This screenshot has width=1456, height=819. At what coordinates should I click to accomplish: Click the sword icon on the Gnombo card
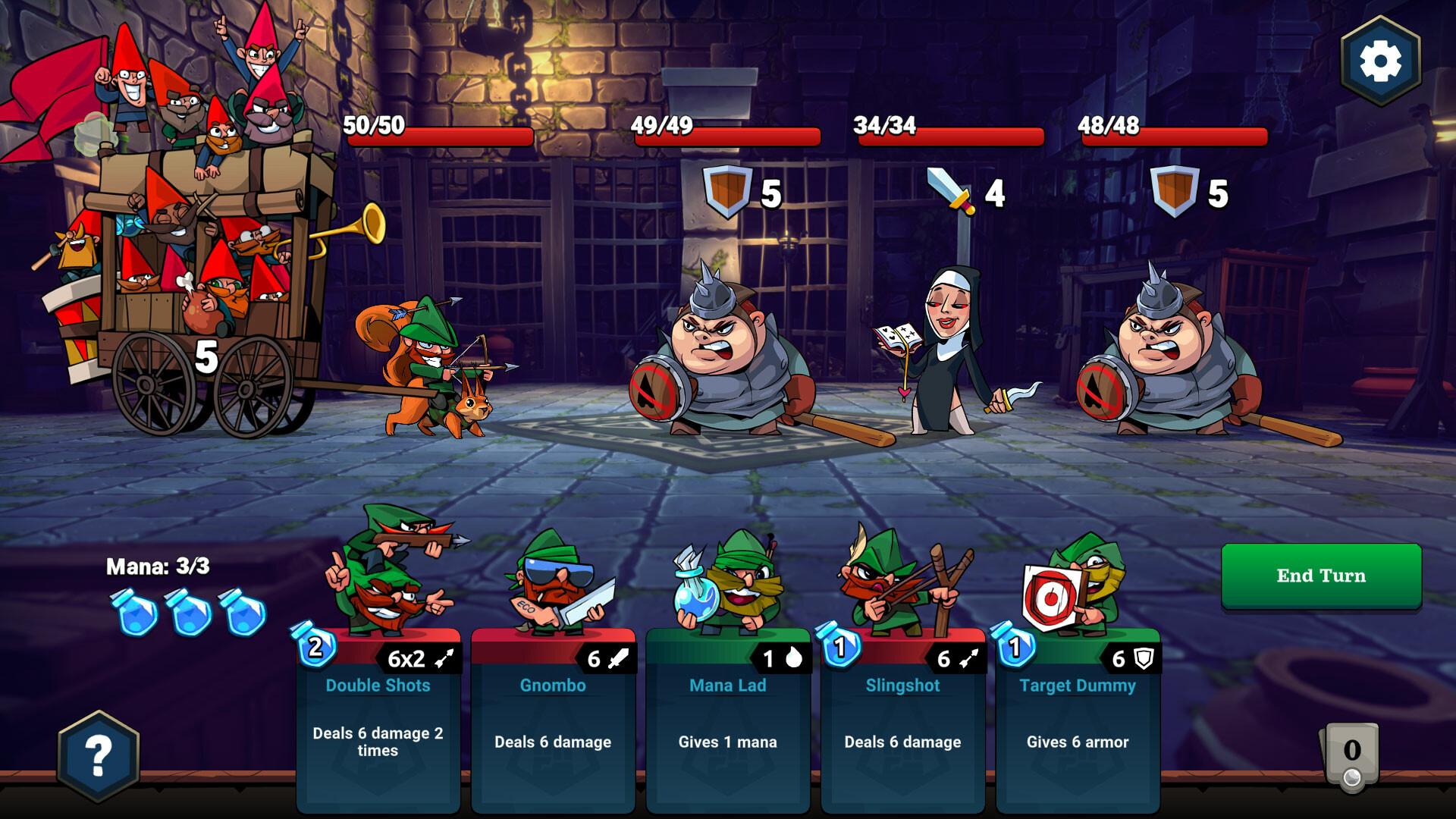pyautogui.click(x=617, y=659)
